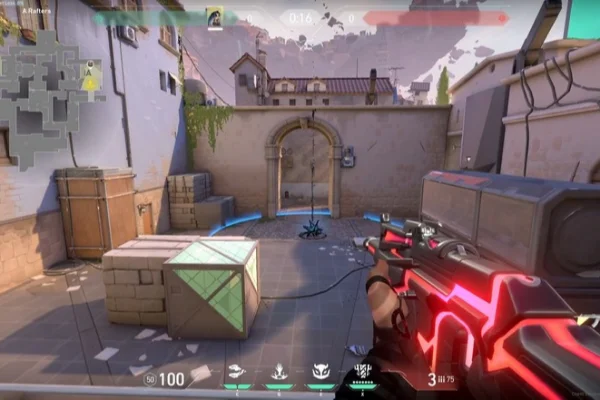Trigger the horned mask ability icon
The height and width of the screenshot is (400, 600).
pyautogui.click(x=321, y=371)
